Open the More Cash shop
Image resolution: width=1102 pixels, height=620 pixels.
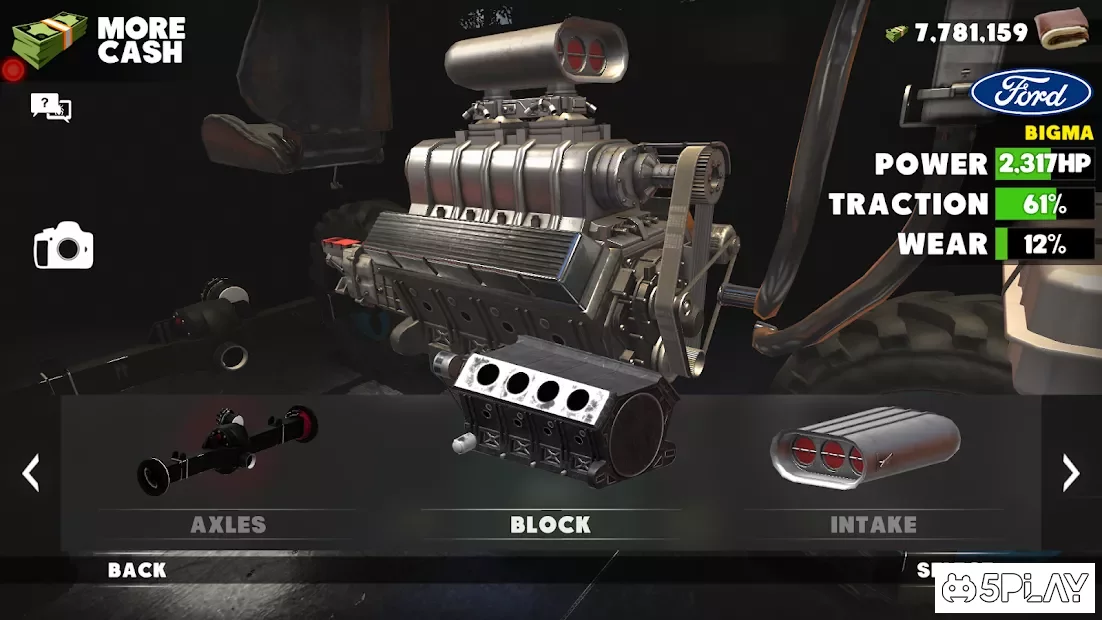pyautogui.click(x=98, y=41)
